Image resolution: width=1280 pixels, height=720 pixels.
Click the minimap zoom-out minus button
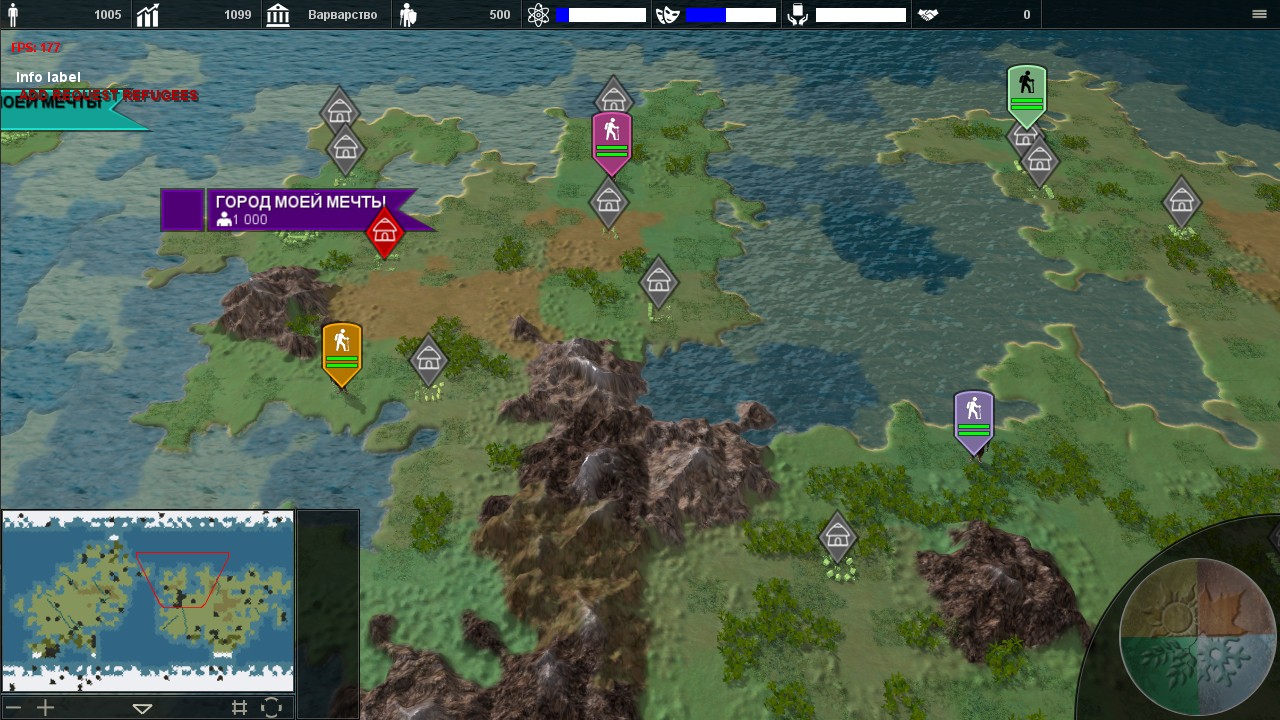(14, 708)
